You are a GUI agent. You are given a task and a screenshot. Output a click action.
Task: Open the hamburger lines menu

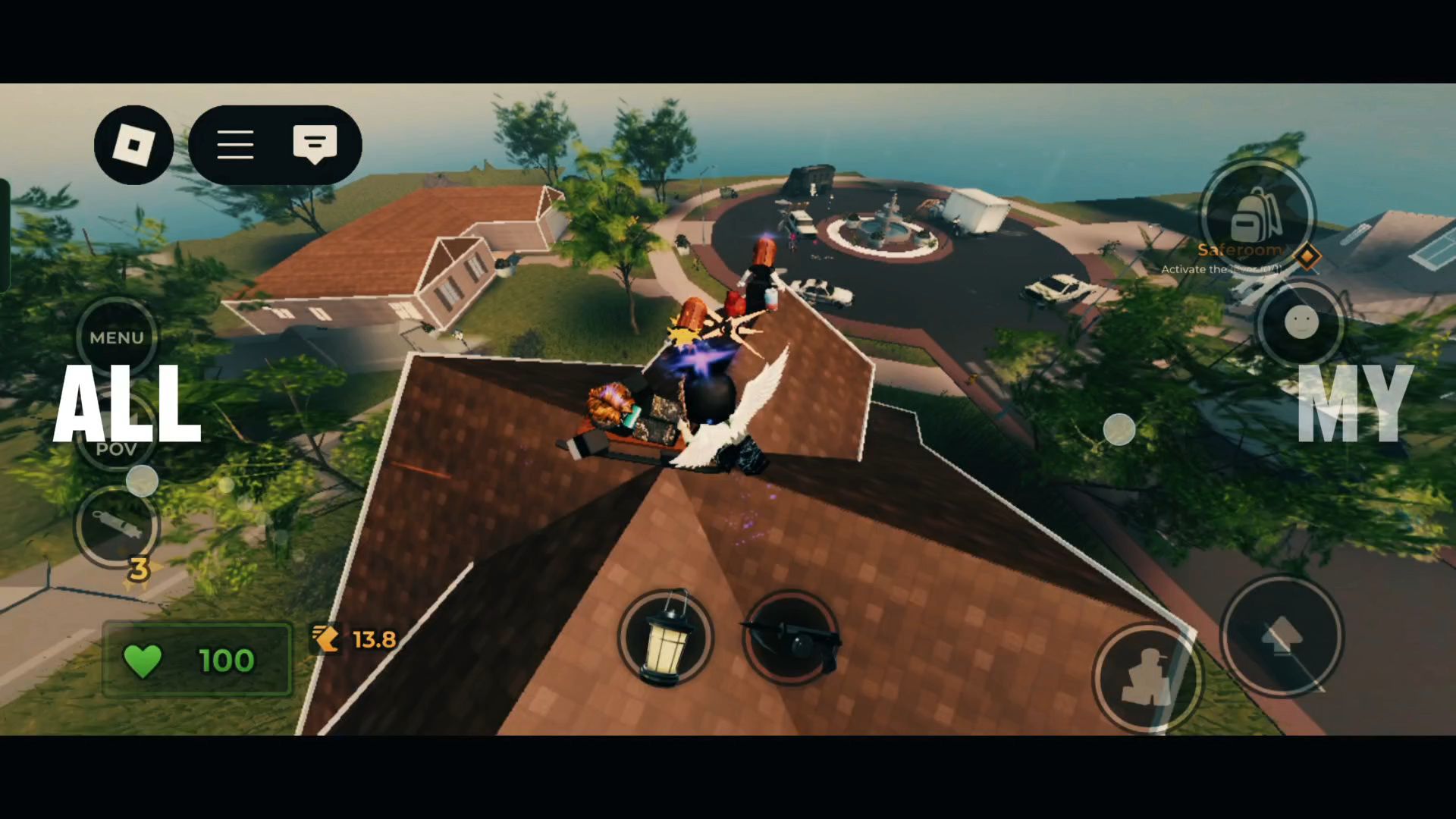point(235,145)
